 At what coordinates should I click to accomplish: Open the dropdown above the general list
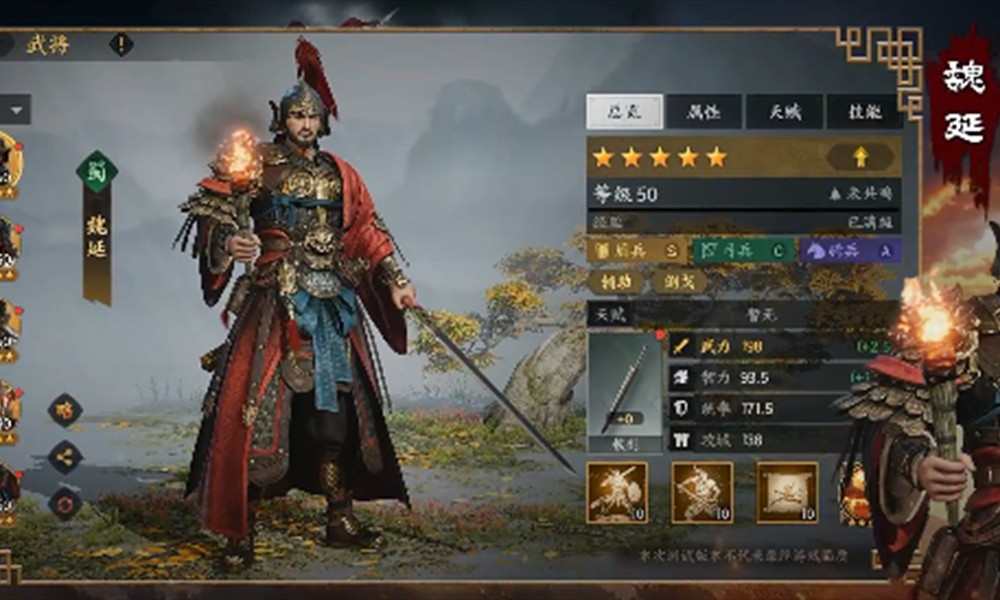tap(17, 108)
